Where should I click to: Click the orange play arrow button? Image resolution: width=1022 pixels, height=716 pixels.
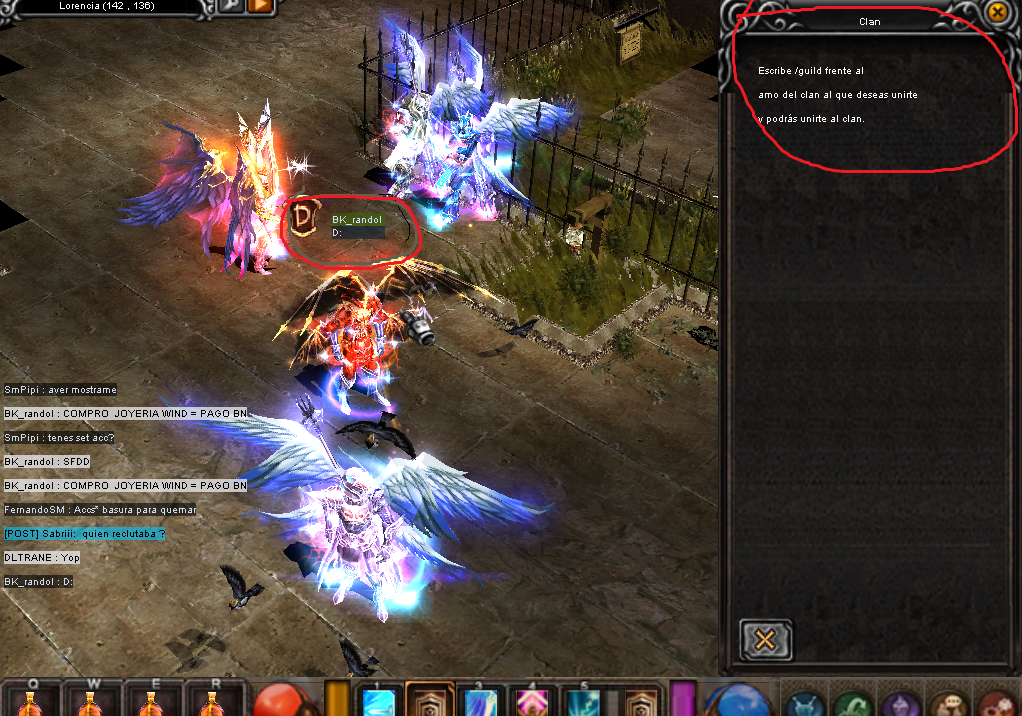click(259, 7)
